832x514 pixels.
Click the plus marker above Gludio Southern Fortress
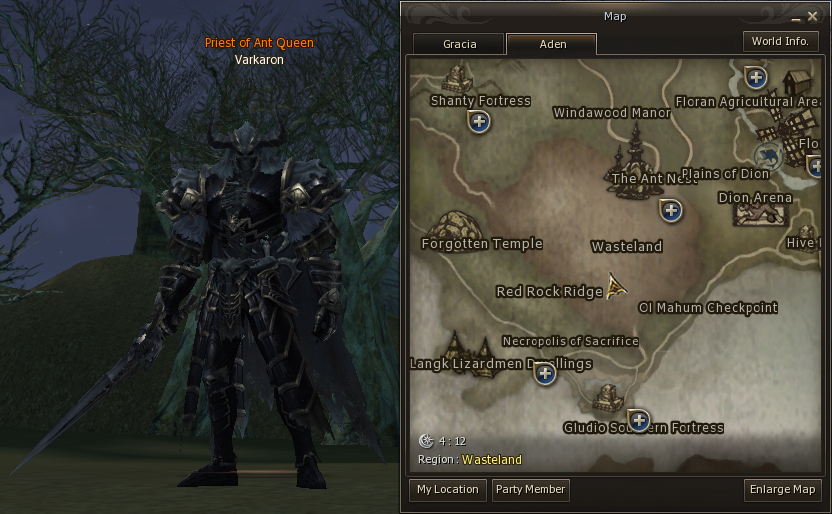tap(638, 419)
